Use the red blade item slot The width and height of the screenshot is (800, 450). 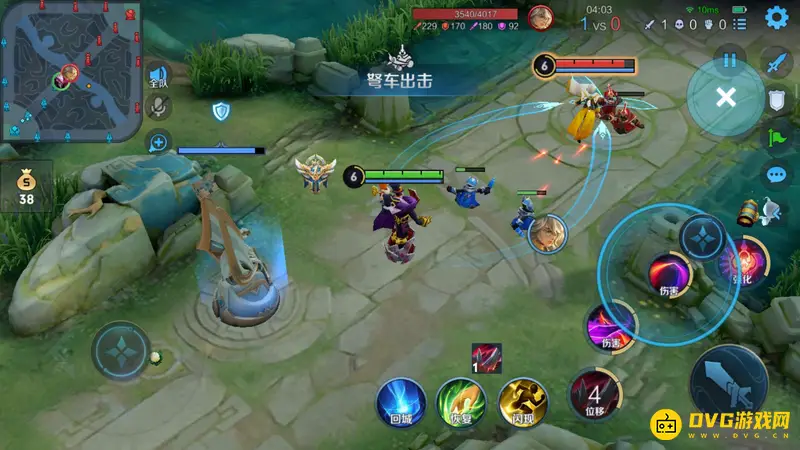(486, 357)
